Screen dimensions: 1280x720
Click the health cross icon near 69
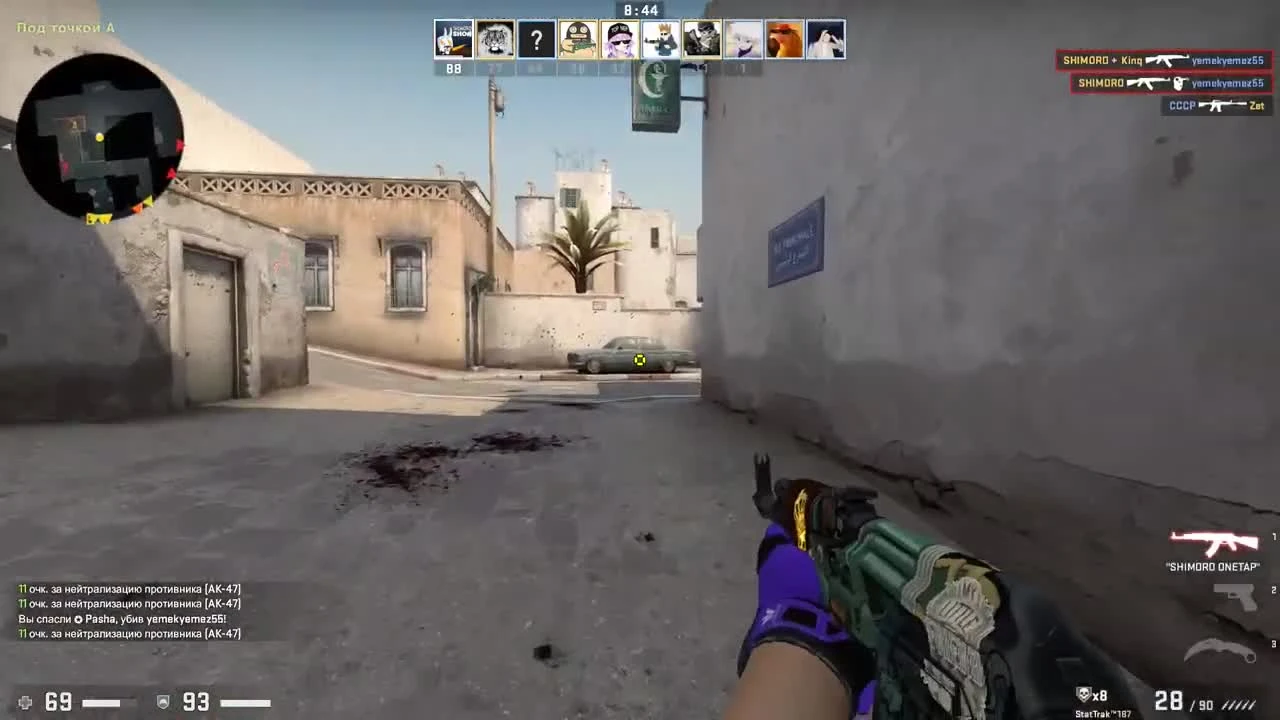pos(24,703)
